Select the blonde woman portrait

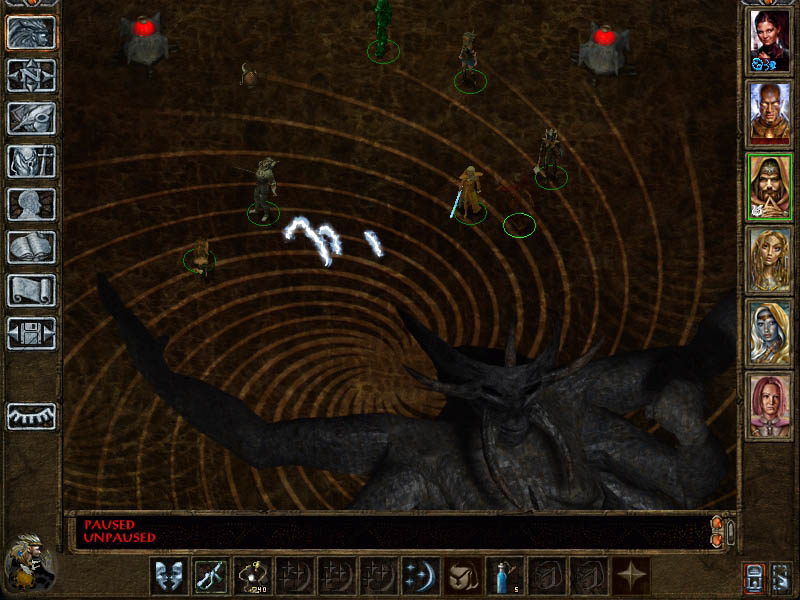point(770,260)
